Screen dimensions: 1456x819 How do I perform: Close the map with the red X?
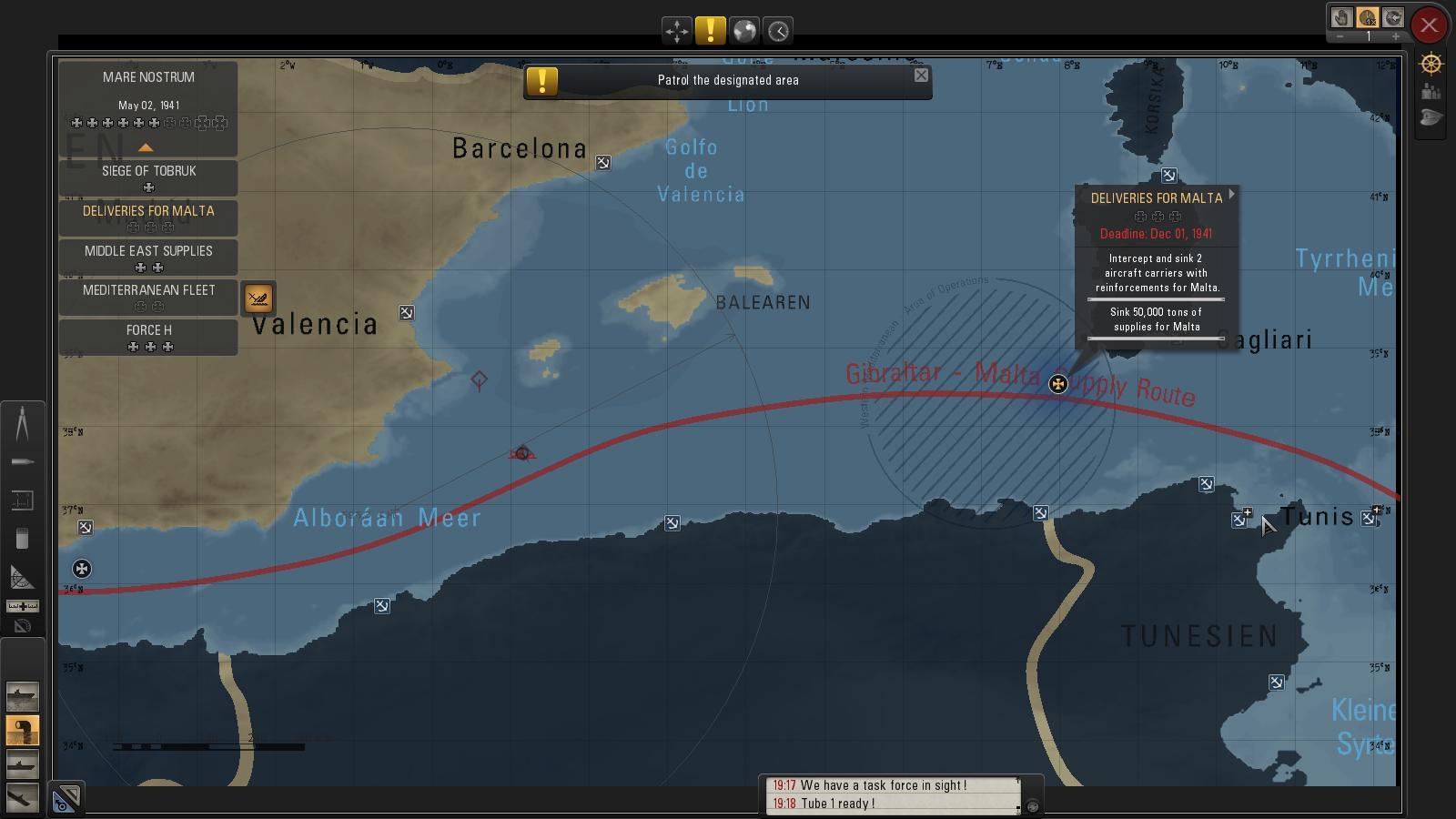click(1429, 25)
